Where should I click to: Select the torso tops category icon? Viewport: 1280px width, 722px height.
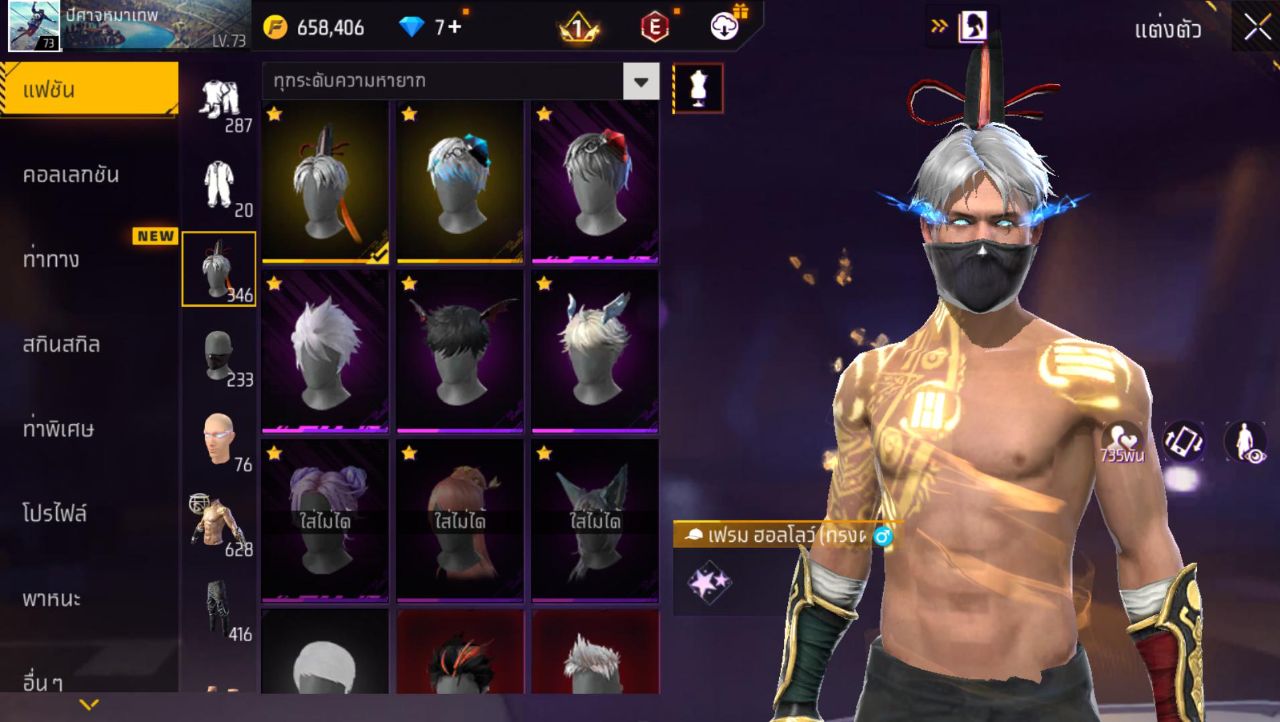coord(219,522)
